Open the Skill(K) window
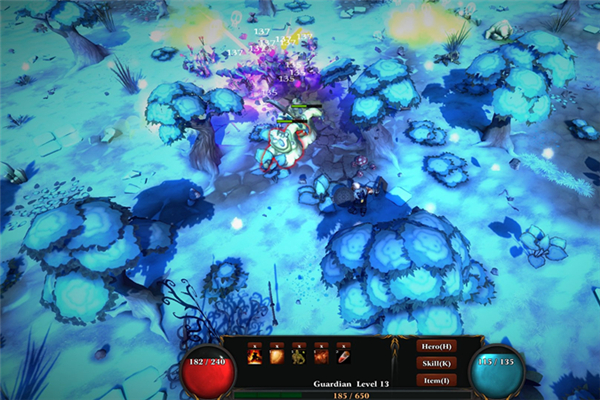 (x=438, y=363)
